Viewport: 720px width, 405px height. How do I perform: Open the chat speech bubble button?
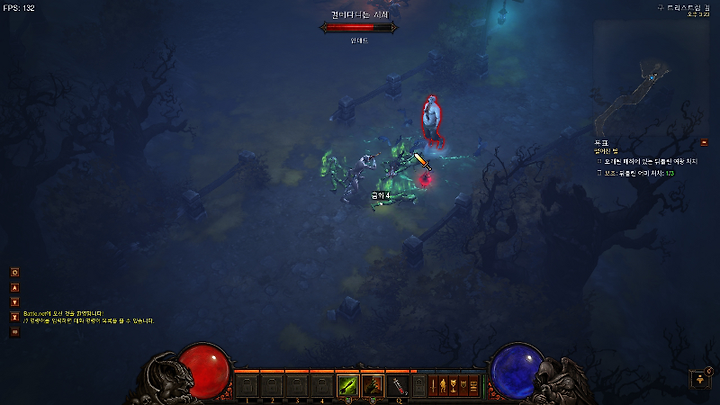tap(15, 332)
